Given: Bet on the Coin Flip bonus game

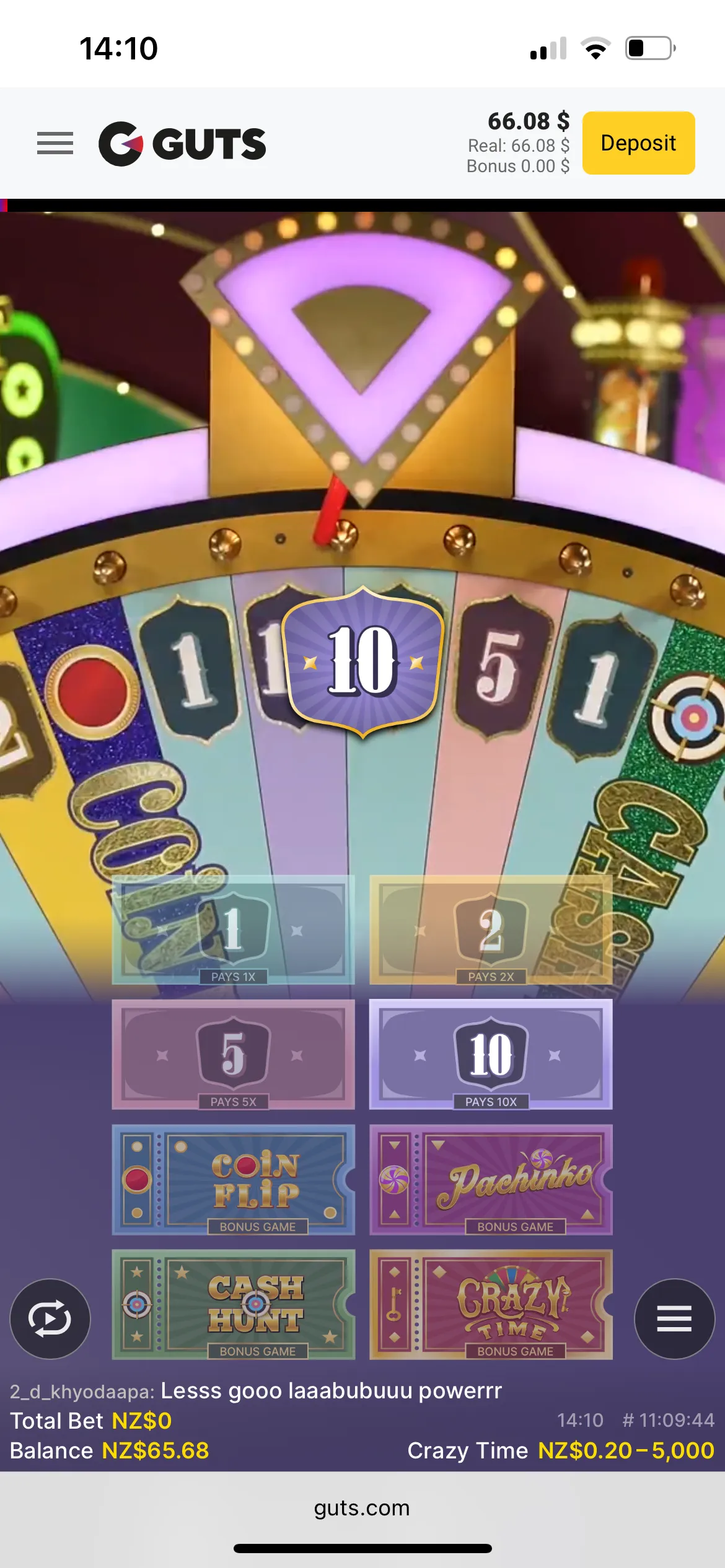Looking at the screenshot, I should pos(234,1179).
